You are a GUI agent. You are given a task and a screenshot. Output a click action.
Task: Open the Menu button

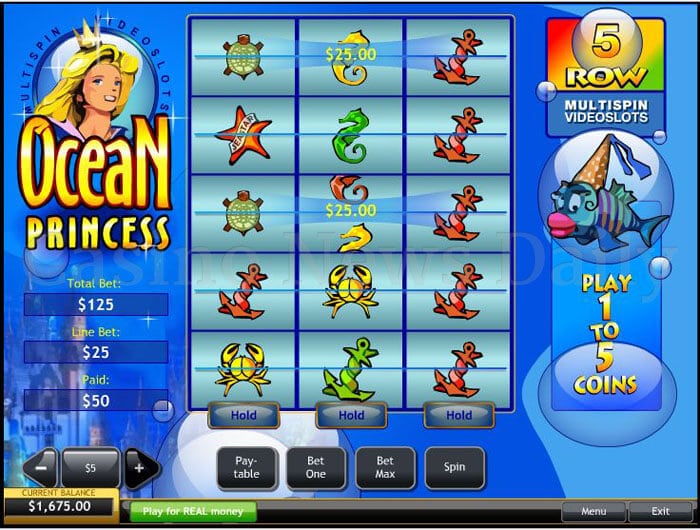pos(593,511)
